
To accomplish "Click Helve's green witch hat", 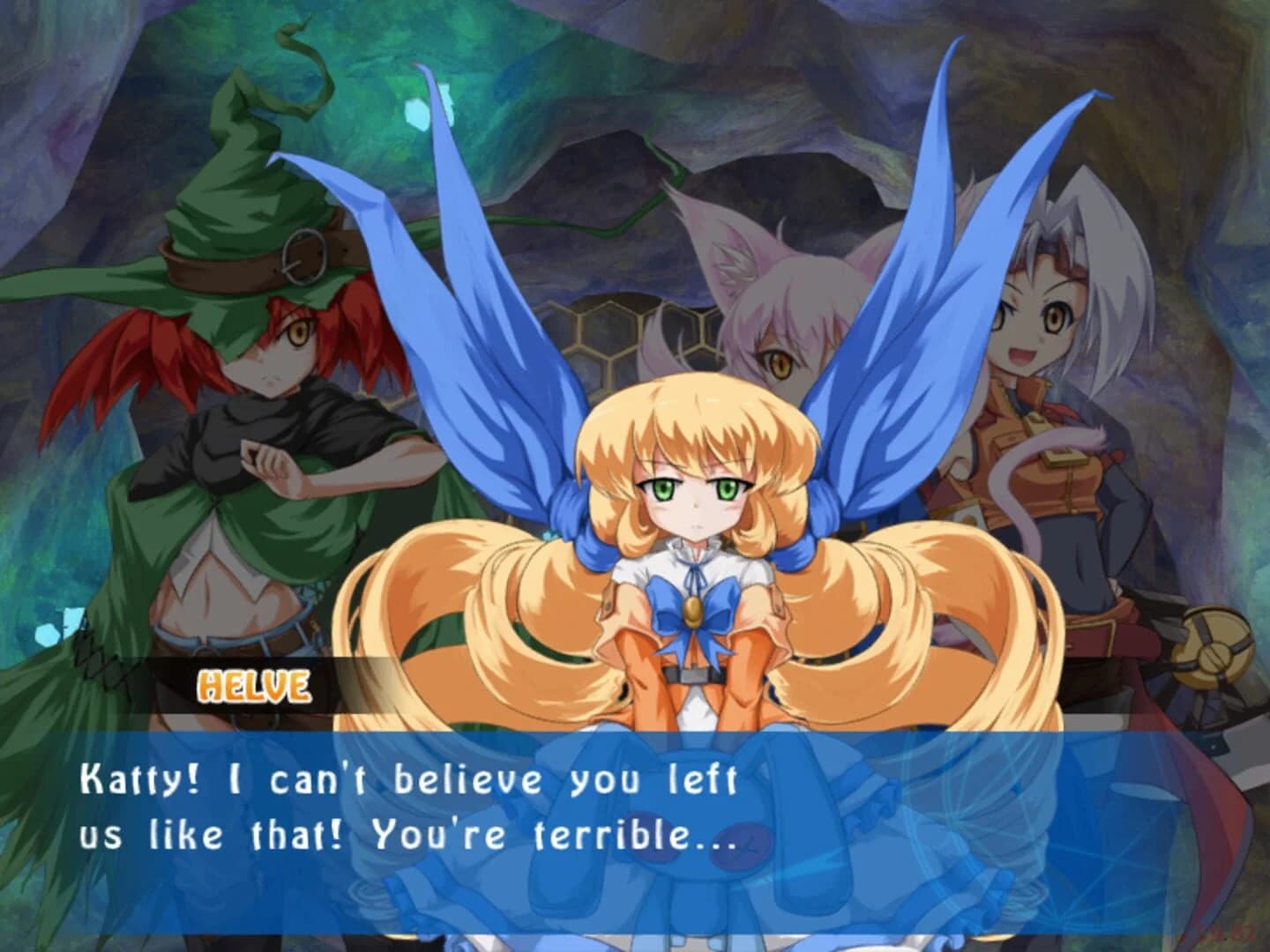I will (x=238, y=203).
